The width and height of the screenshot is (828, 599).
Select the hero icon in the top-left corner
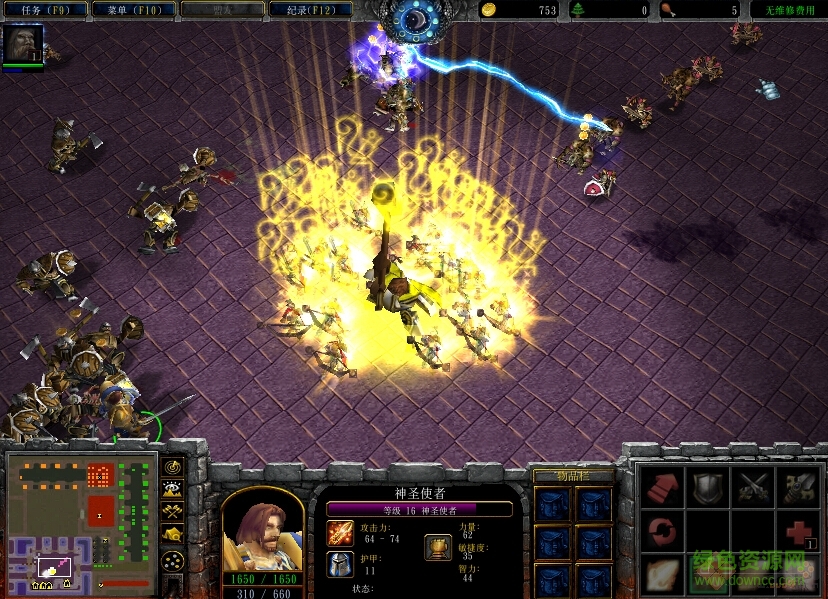[x=22, y=45]
